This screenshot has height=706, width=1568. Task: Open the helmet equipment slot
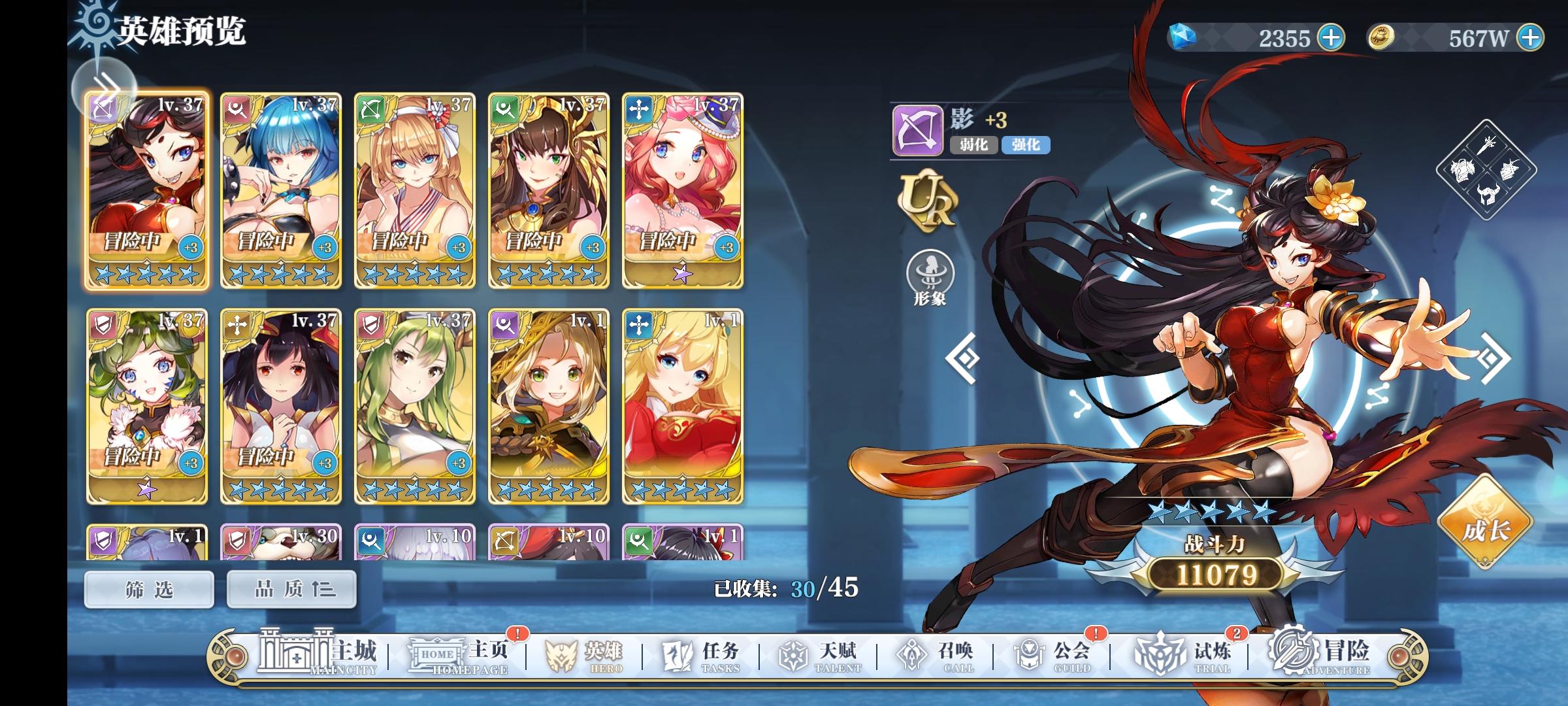(1488, 194)
